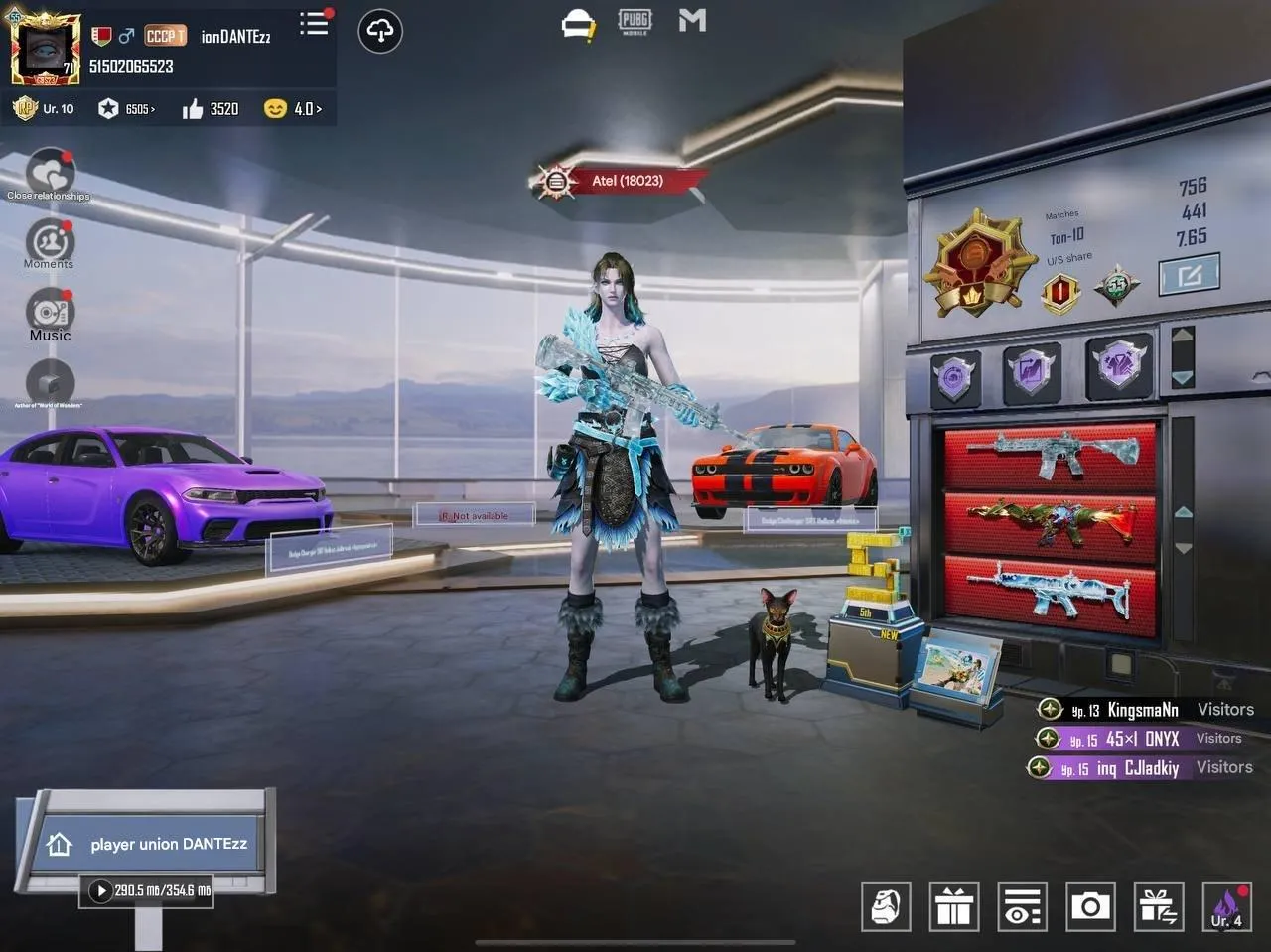1271x952 pixels.
Task: Select the camera icon to take a snapshot
Action: point(1090,906)
